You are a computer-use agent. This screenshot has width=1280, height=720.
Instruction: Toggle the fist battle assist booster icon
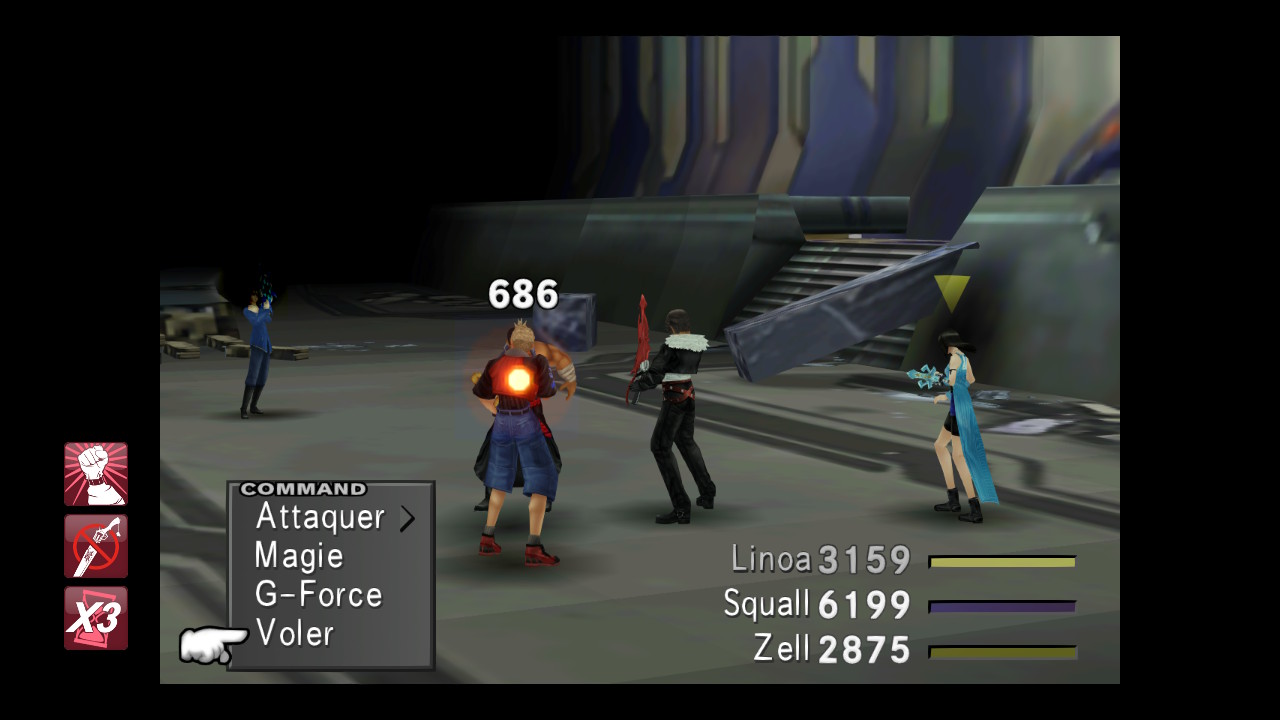96,474
